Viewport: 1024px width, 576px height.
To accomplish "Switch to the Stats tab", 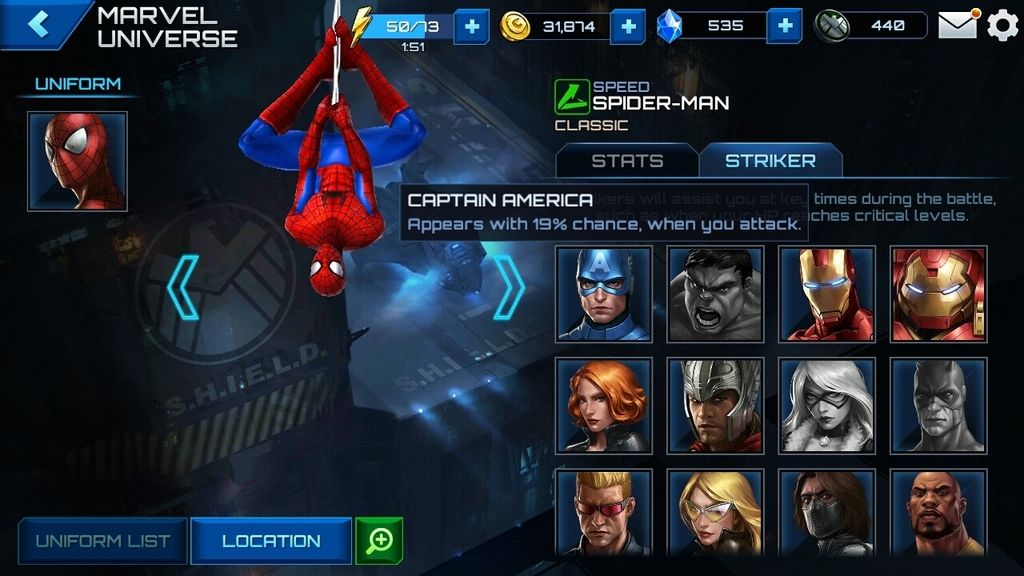I will click(627, 160).
